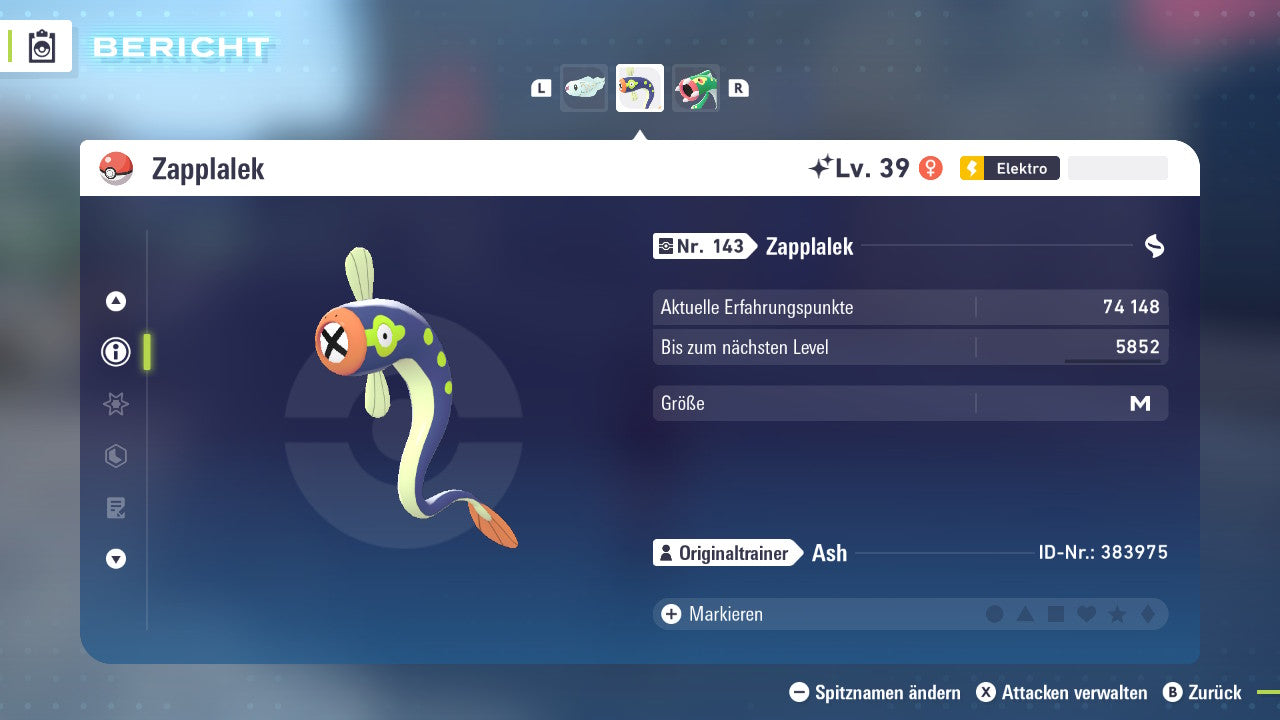Image resolution: width=1280 pixels, height=720 pixels.
Task: Toggle the circle marking in the Markieren row
Action: coord(995,613)
